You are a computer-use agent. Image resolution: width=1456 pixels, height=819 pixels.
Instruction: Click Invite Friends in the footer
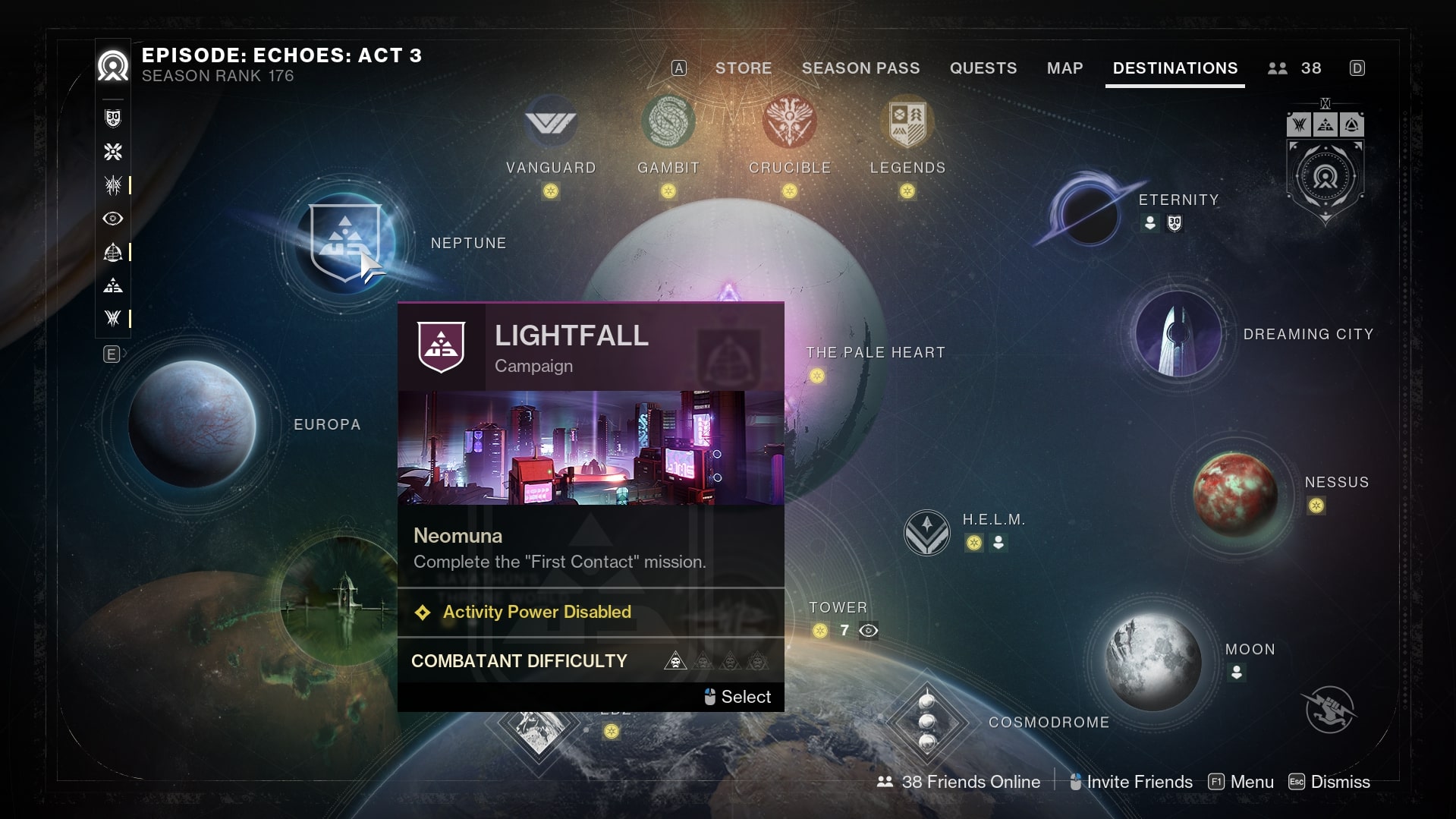pyautogui.click(x=1131, y=782)
